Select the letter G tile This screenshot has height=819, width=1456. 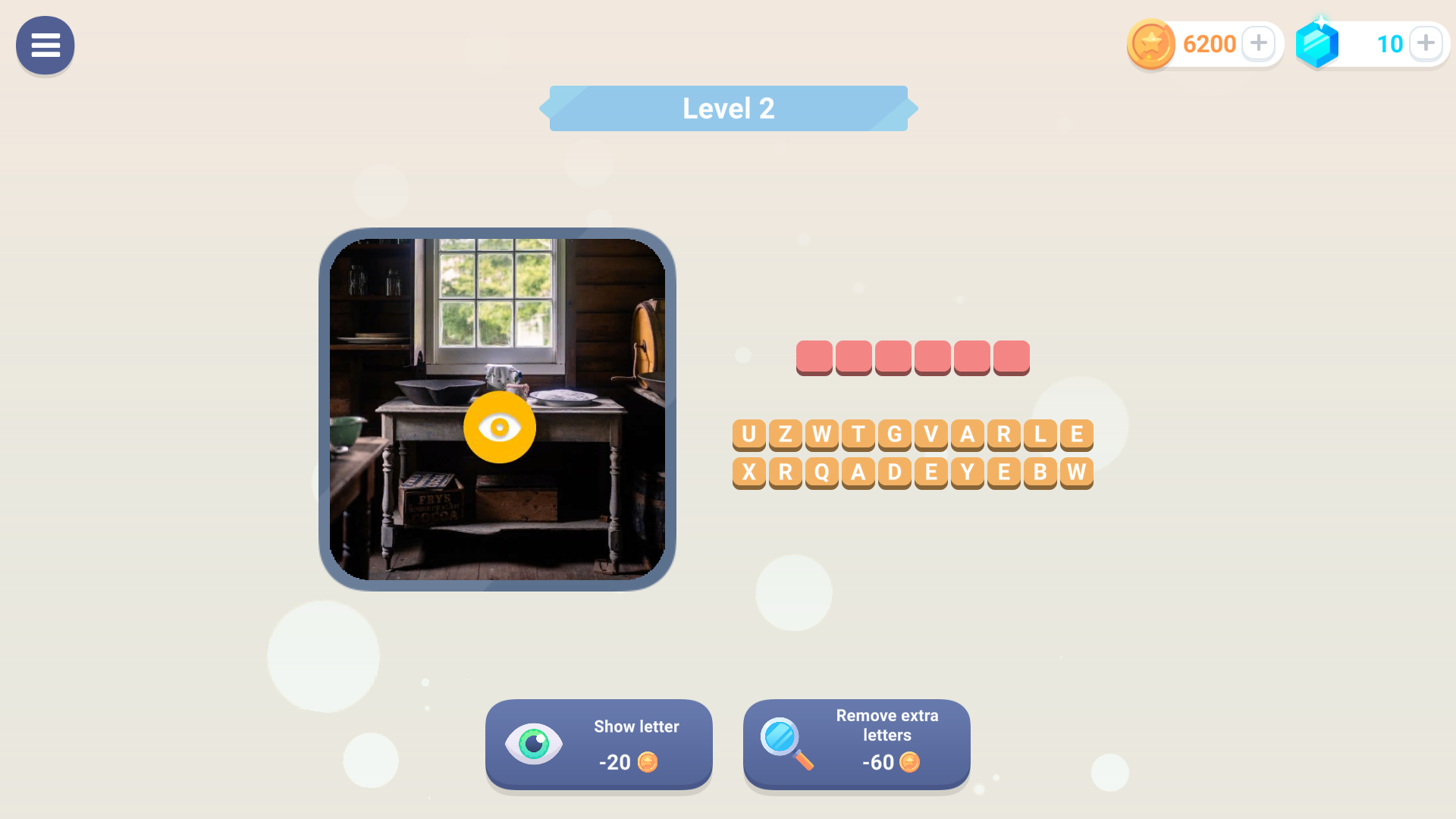click(x=895, y=434)
